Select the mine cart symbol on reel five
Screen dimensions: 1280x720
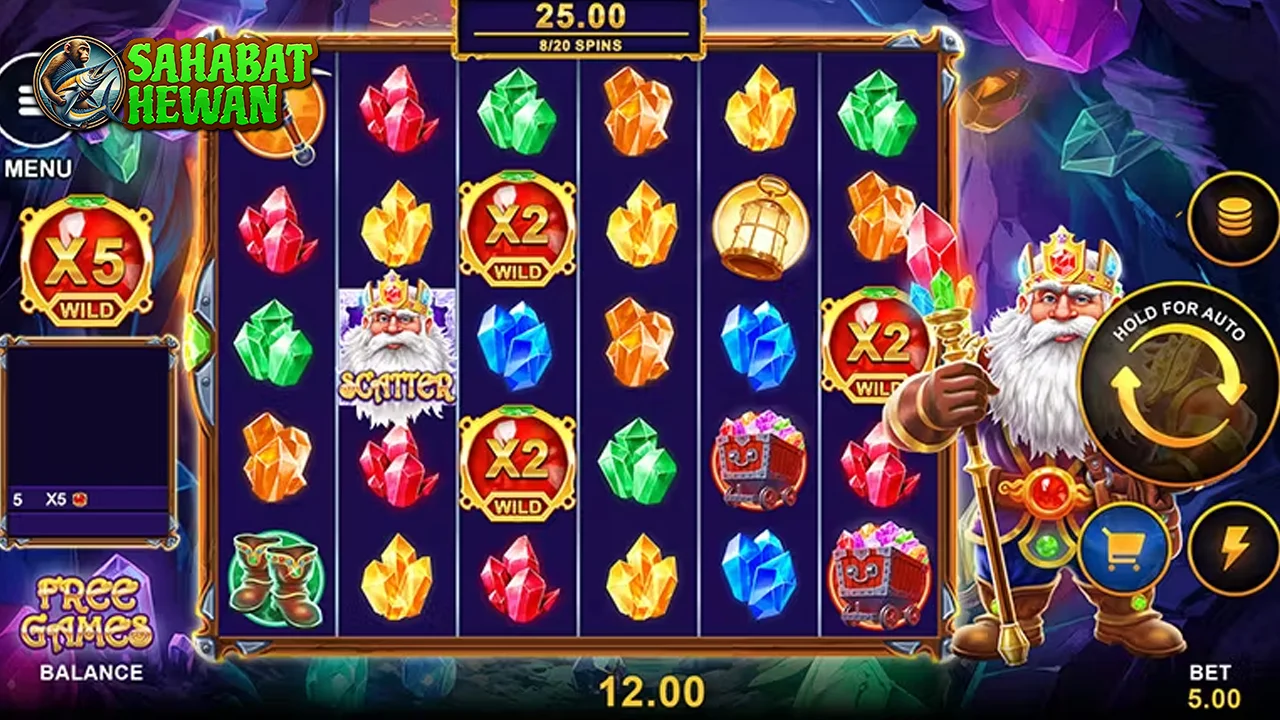tap(760, 462)
